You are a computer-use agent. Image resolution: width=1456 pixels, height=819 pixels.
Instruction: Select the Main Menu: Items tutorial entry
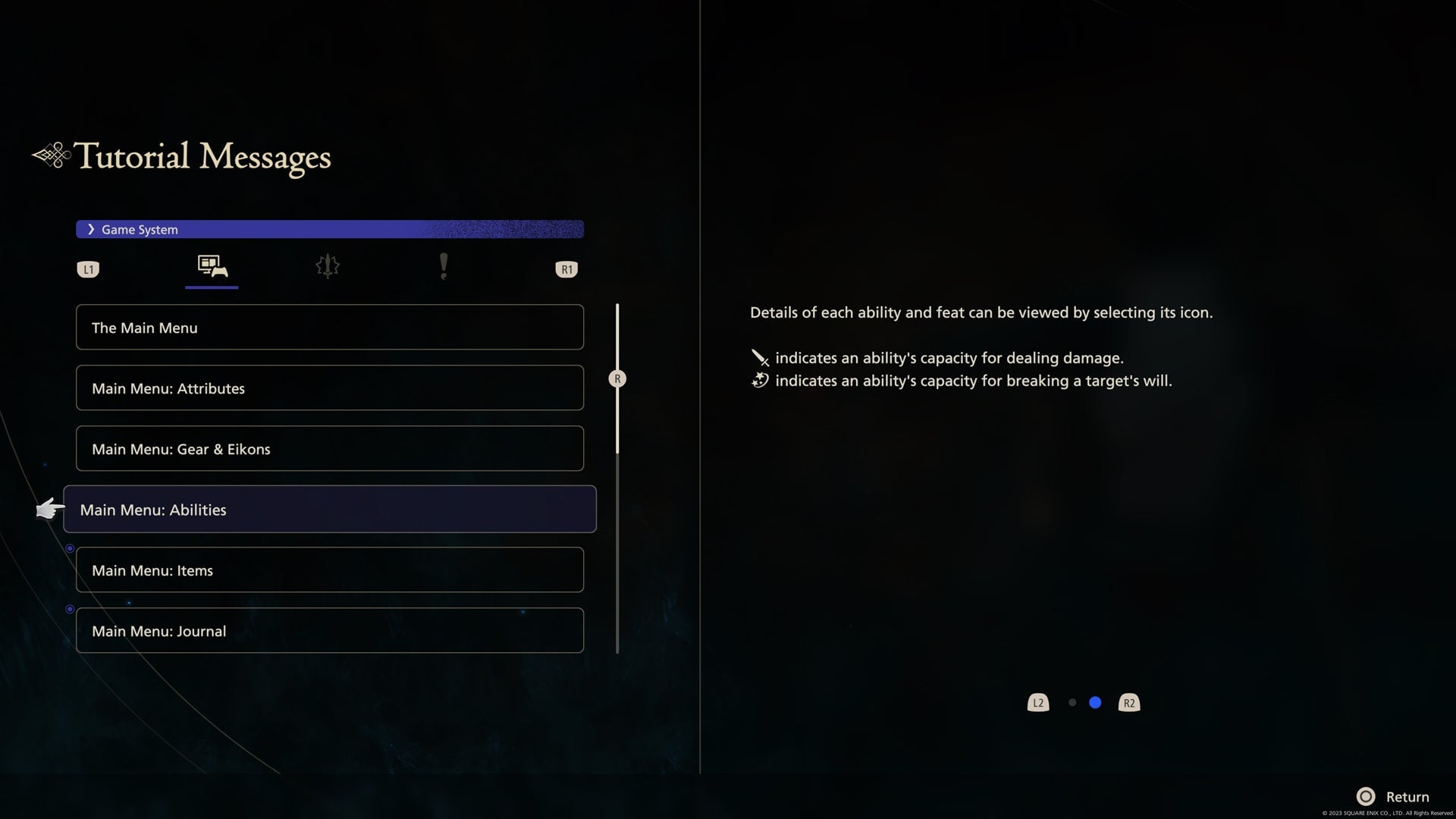pos(330,570)
